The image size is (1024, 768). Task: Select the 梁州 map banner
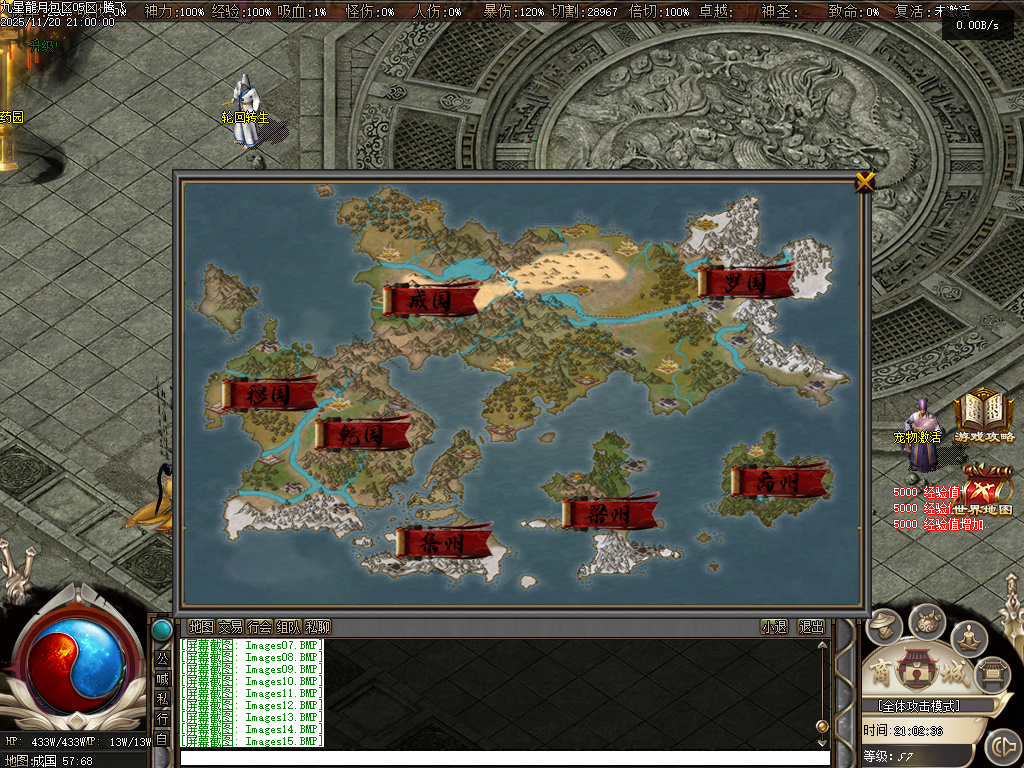pyautogui.click(x=609, y=513)
